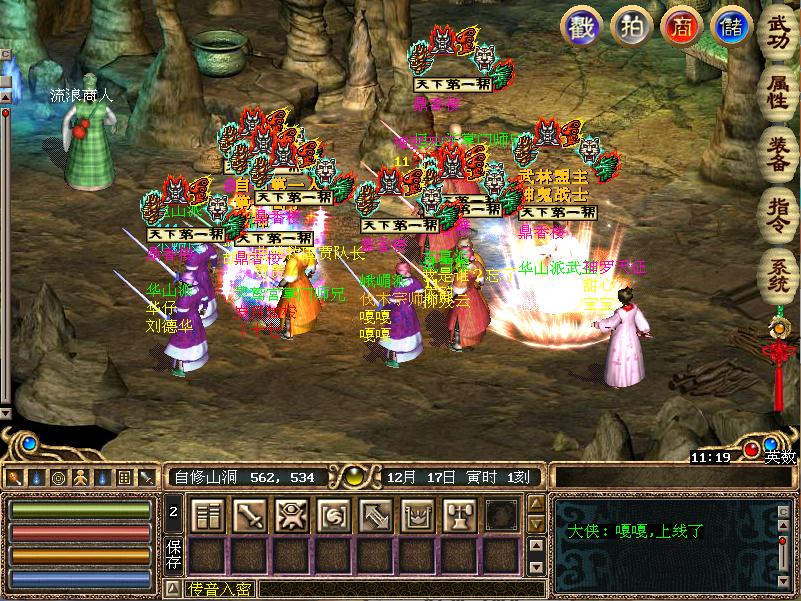Activate the eye-figure skill icon
The width and height of the screenshot is (801, 601).
point(290,515)
